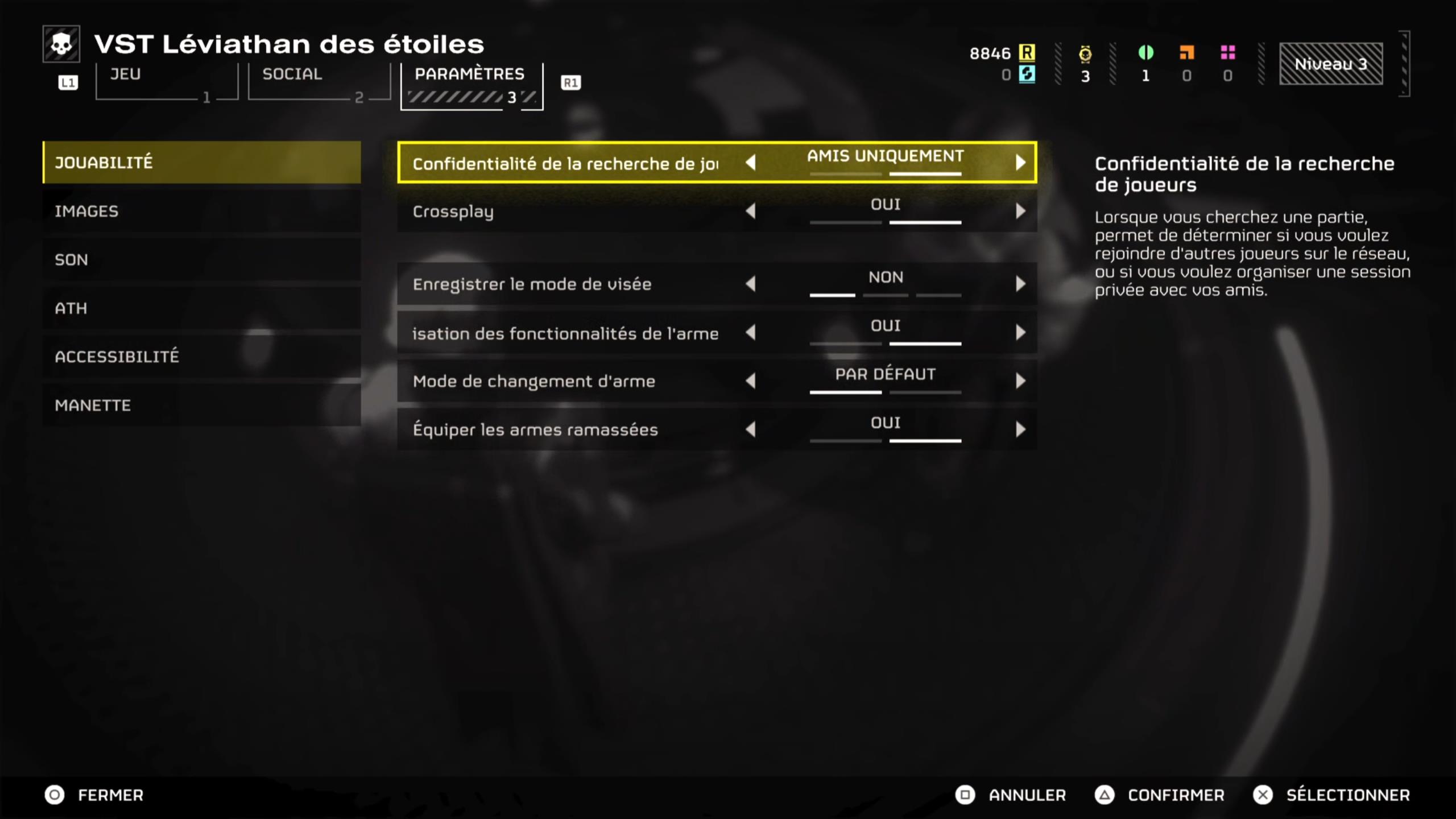
Task: Open next option for Confidentialité de la recherche
Action: tap(1021, 163)
